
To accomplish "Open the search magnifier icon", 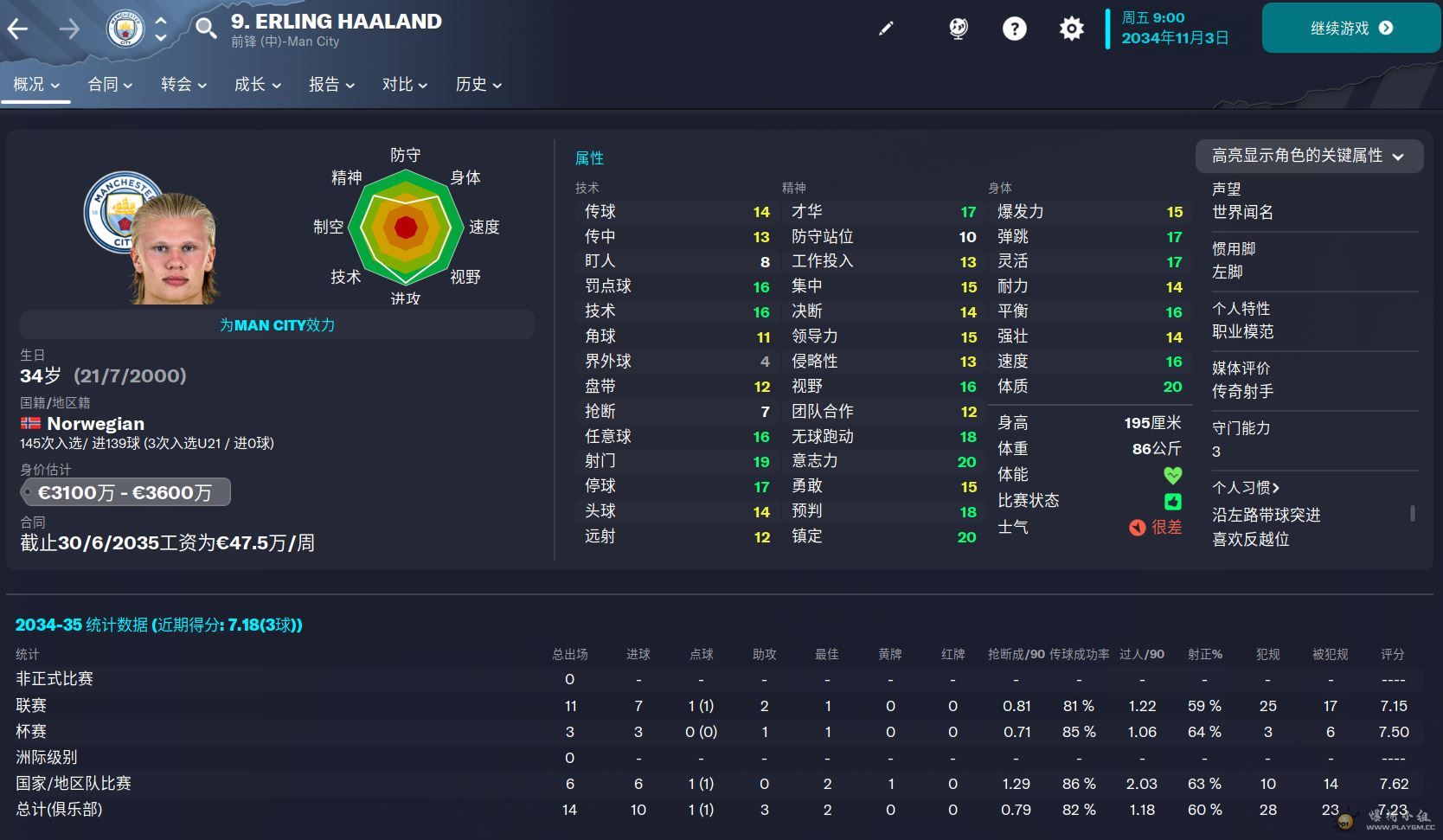I will pos(205,29).
